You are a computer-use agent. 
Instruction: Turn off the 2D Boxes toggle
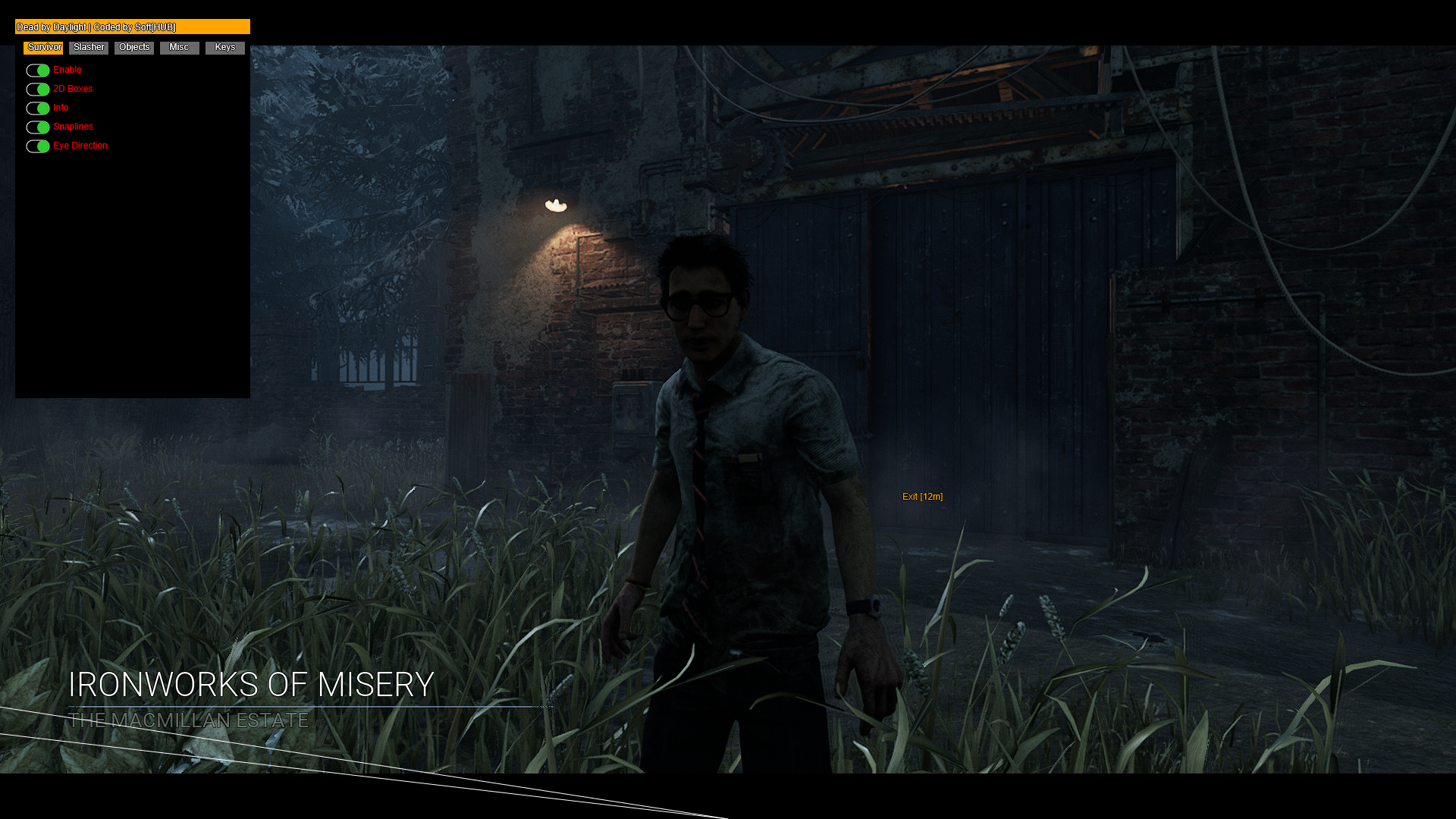(x=37, y=89)
